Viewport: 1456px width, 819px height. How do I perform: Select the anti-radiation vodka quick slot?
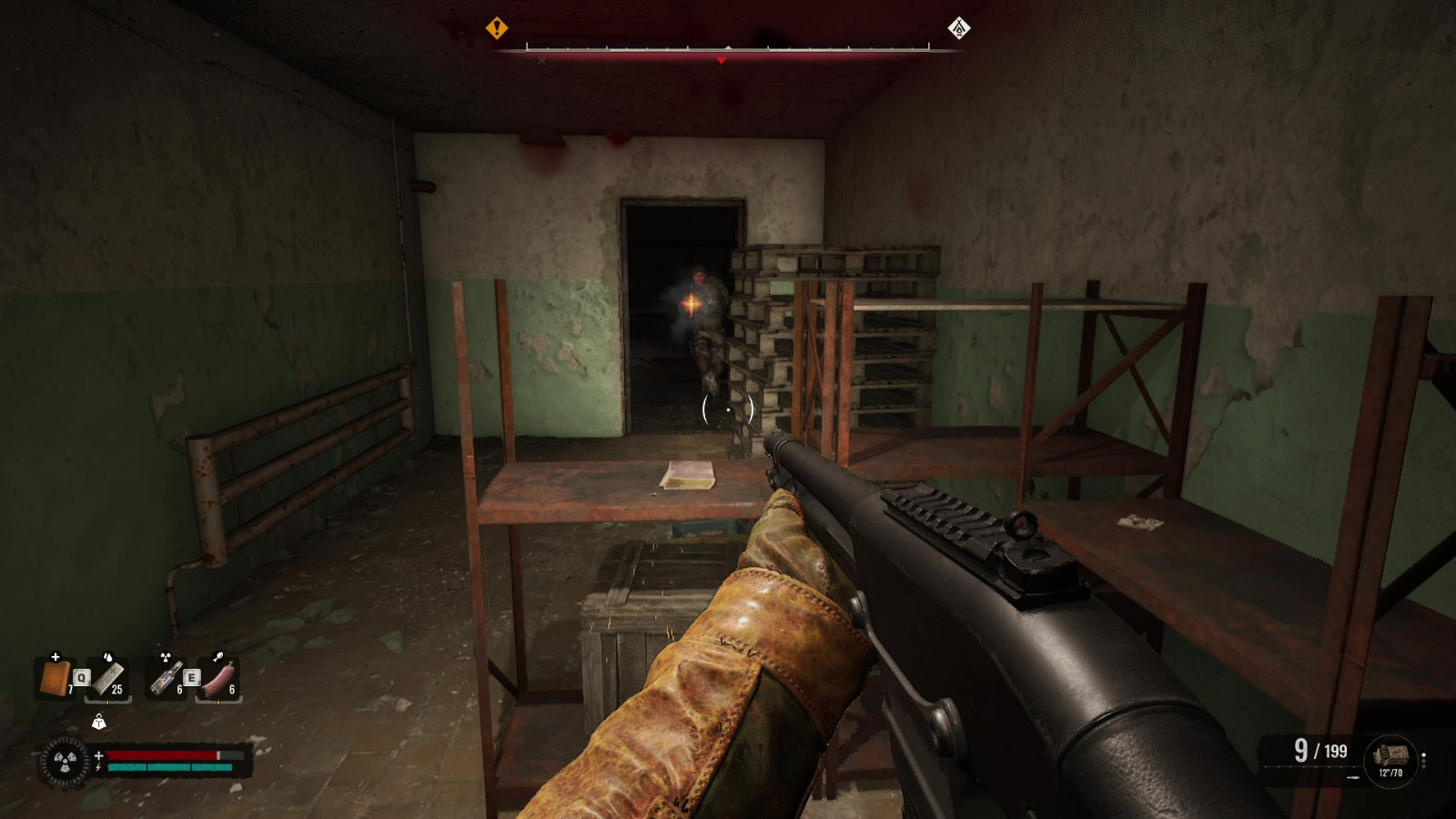(165, 678)
